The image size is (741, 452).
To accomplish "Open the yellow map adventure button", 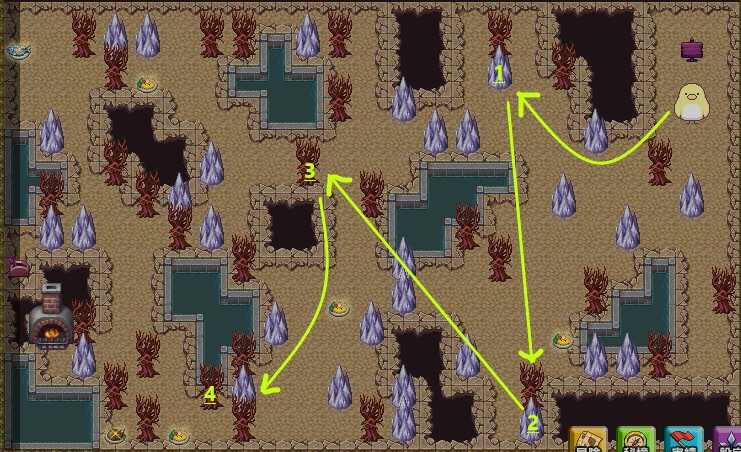I will (589, 441).
